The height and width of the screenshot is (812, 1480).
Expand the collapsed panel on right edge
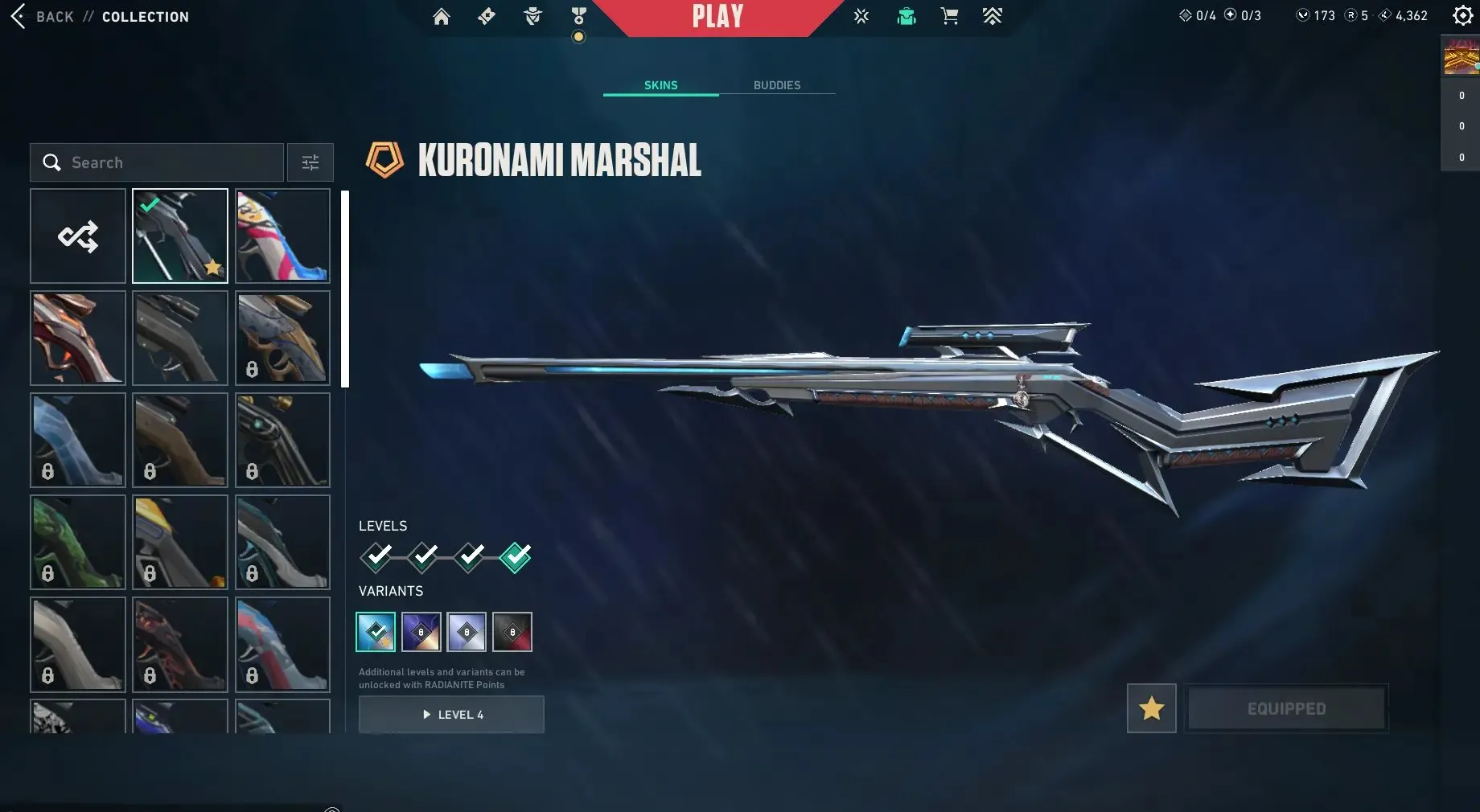(1459, 105)
